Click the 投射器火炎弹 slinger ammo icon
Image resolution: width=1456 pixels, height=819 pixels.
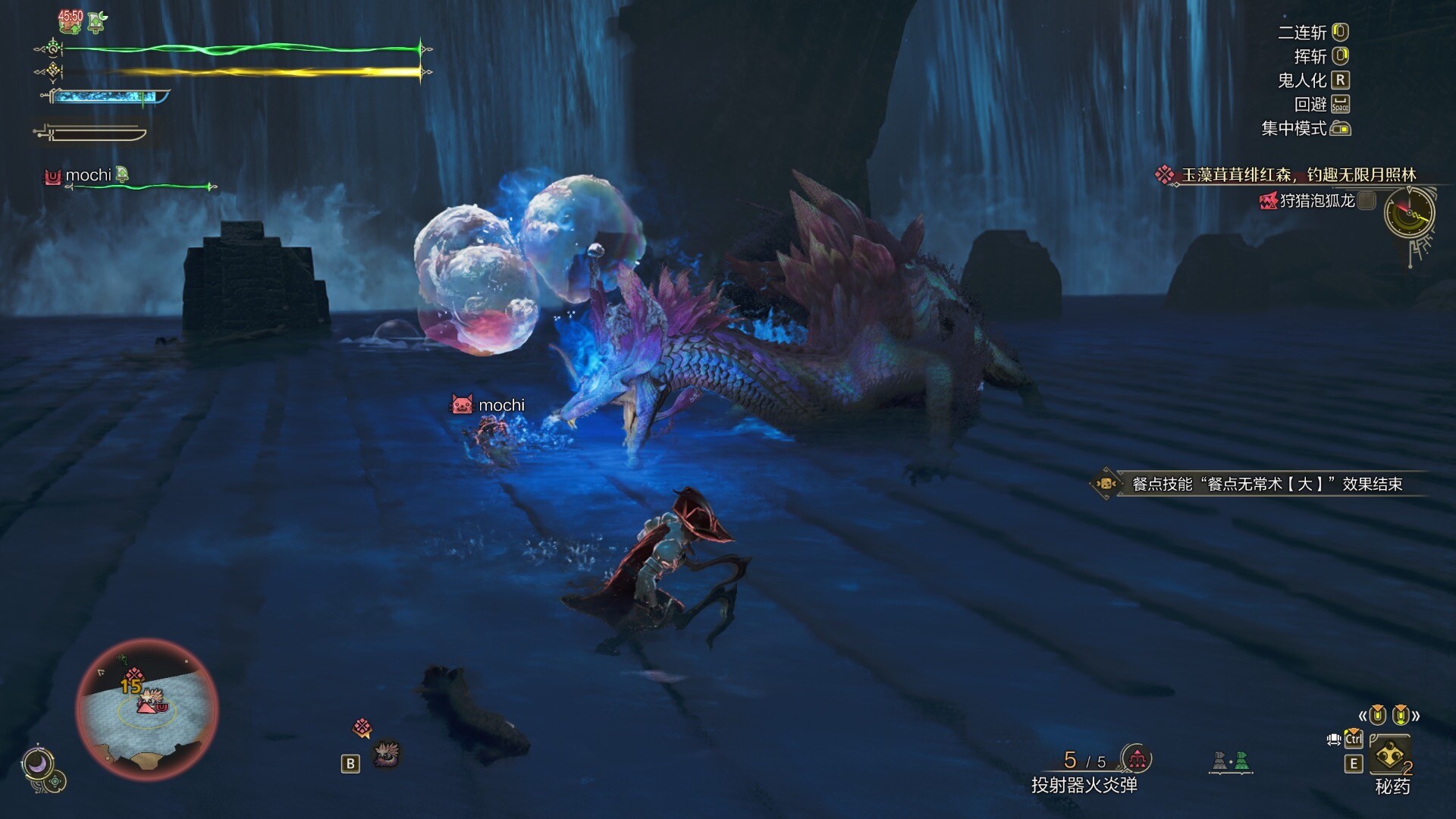click(1136, 758)
